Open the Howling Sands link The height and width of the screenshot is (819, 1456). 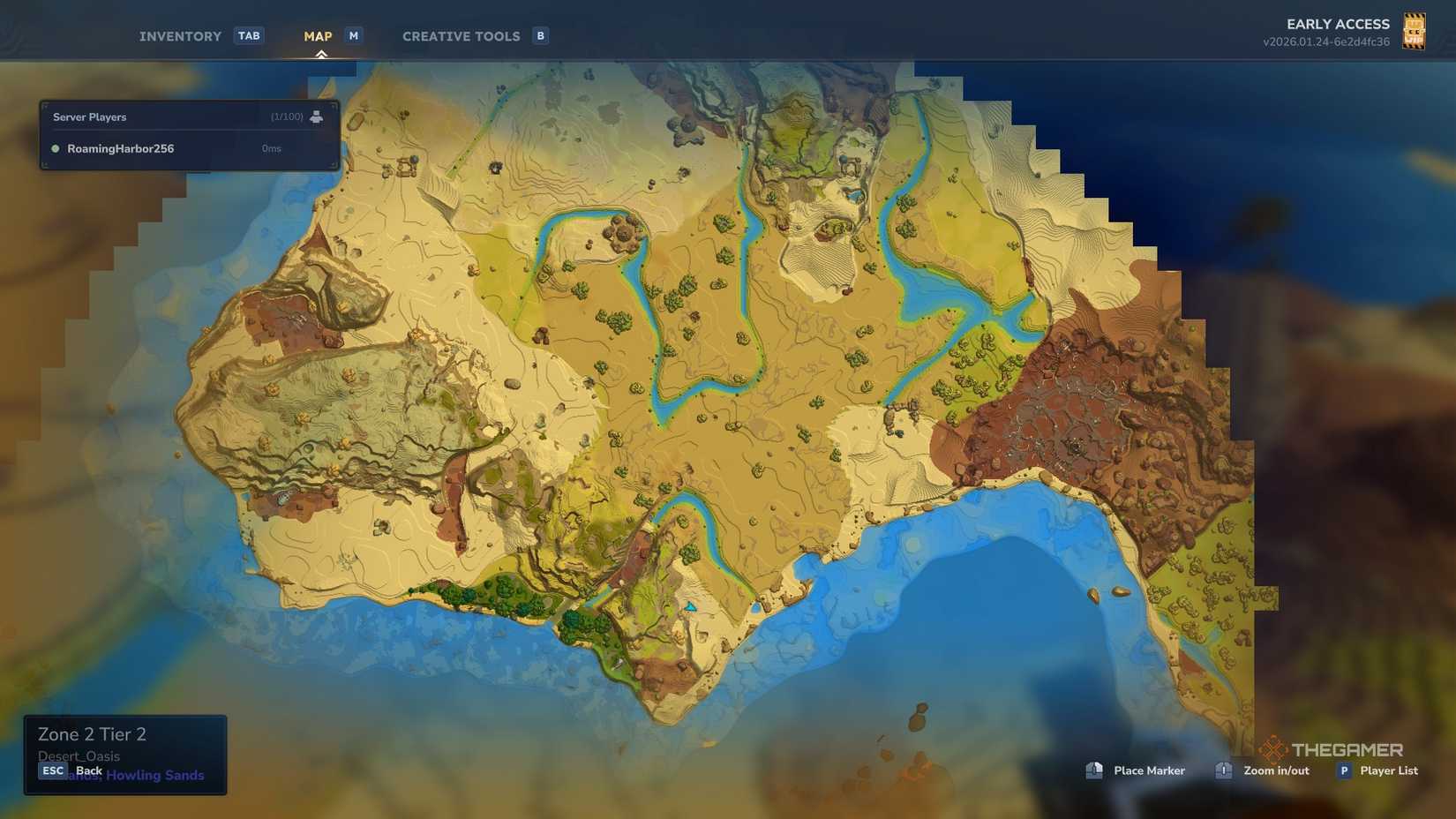[x=156, y=775]
